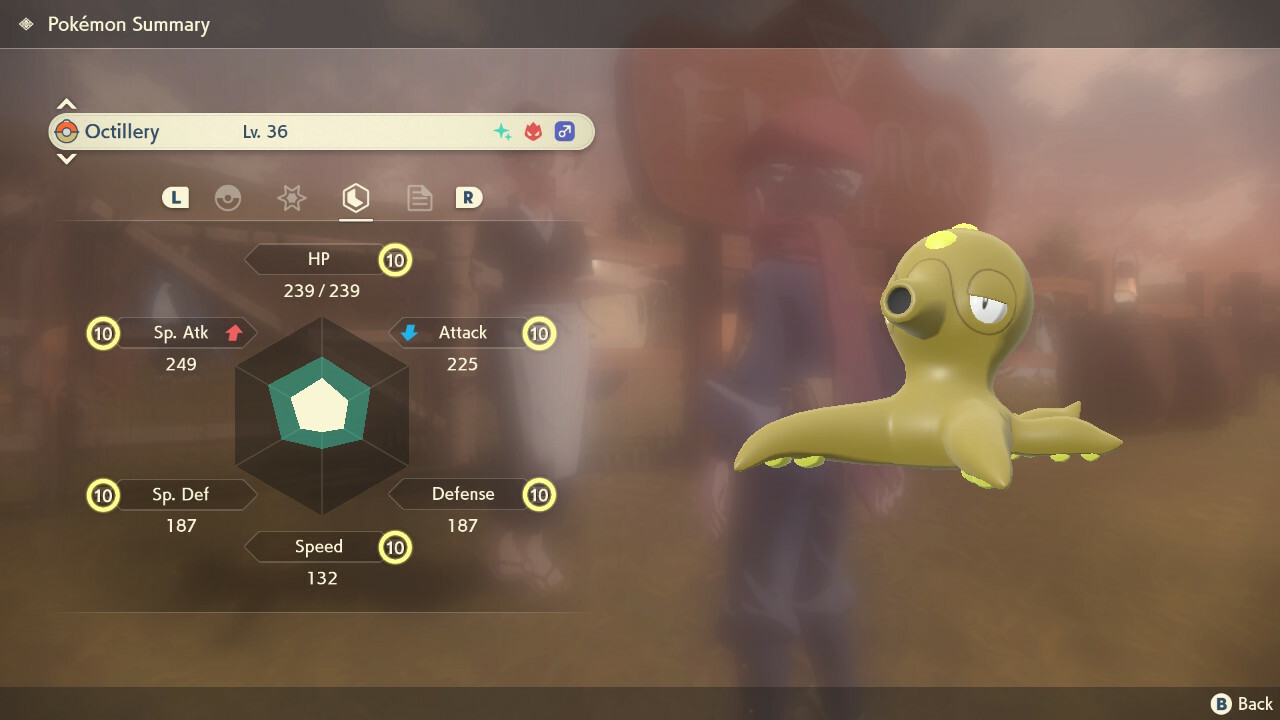Click the red alpha Pokémon icon
The image size is (1280, 720).
click(x=533, y=132)
